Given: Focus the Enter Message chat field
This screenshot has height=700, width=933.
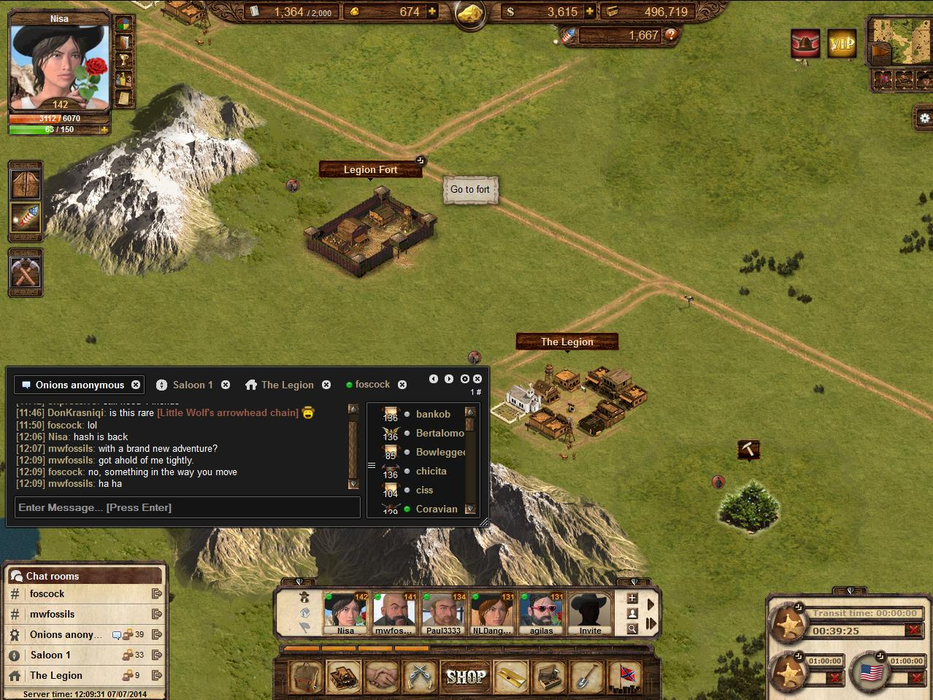Looking at the screenshot, I should click(187, 508).
